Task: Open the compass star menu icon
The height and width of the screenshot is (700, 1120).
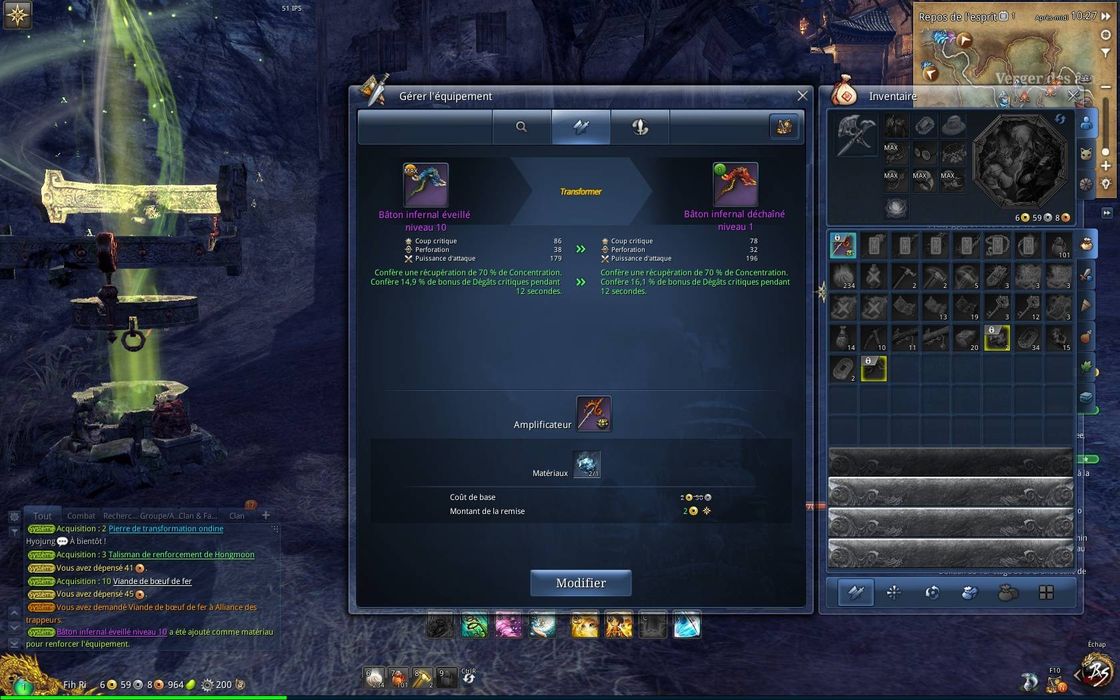Action: point(17,15)
